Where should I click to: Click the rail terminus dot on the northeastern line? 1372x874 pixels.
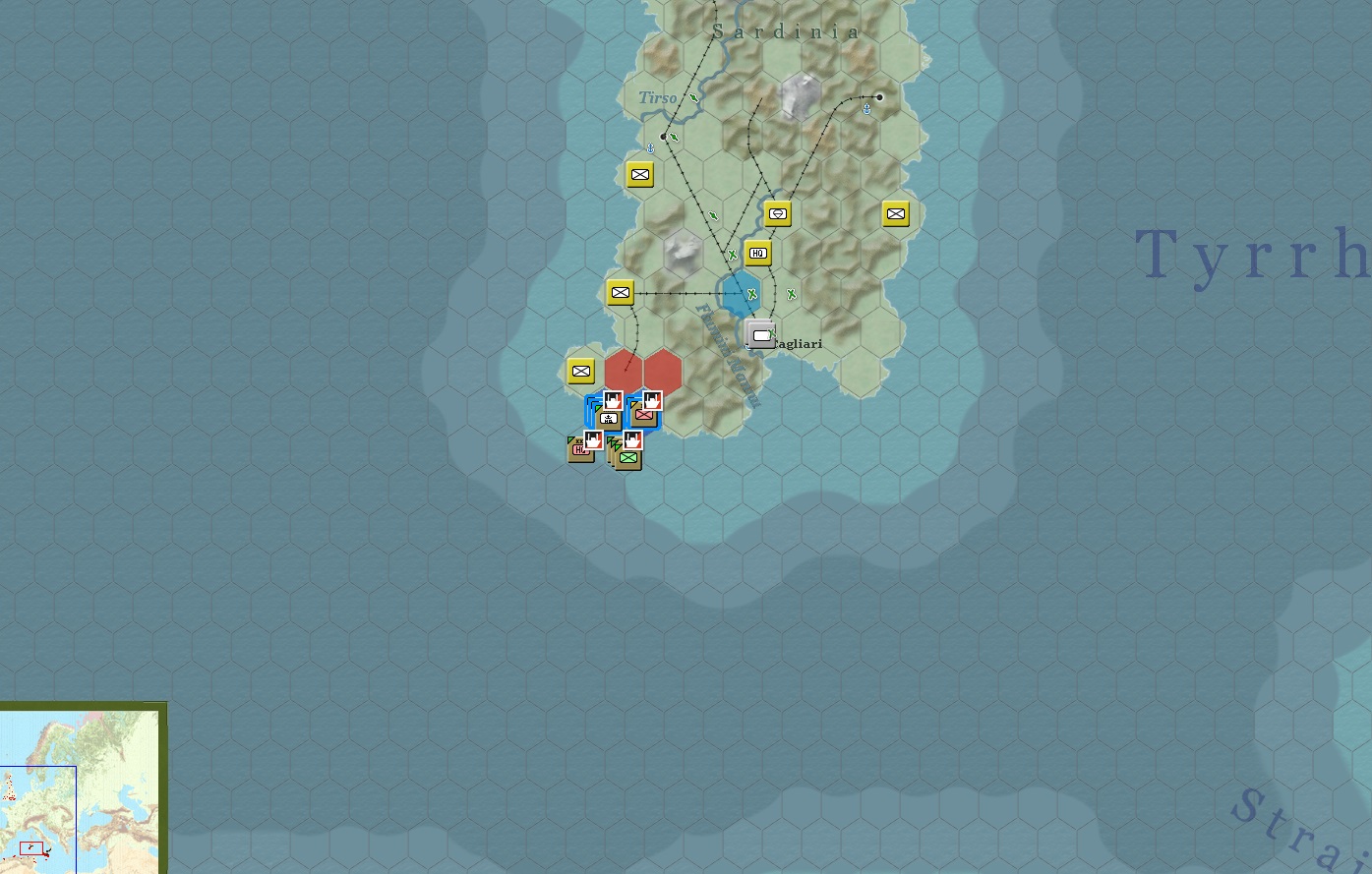click(x=878, y=96)
